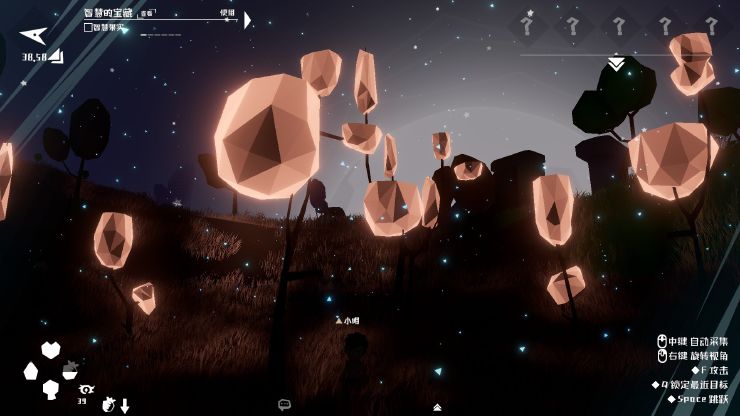The height and width of the screenshot is (416, 740).
Task: Choose the pentagon gem on the cluster's left
Action: pos(31,371)
